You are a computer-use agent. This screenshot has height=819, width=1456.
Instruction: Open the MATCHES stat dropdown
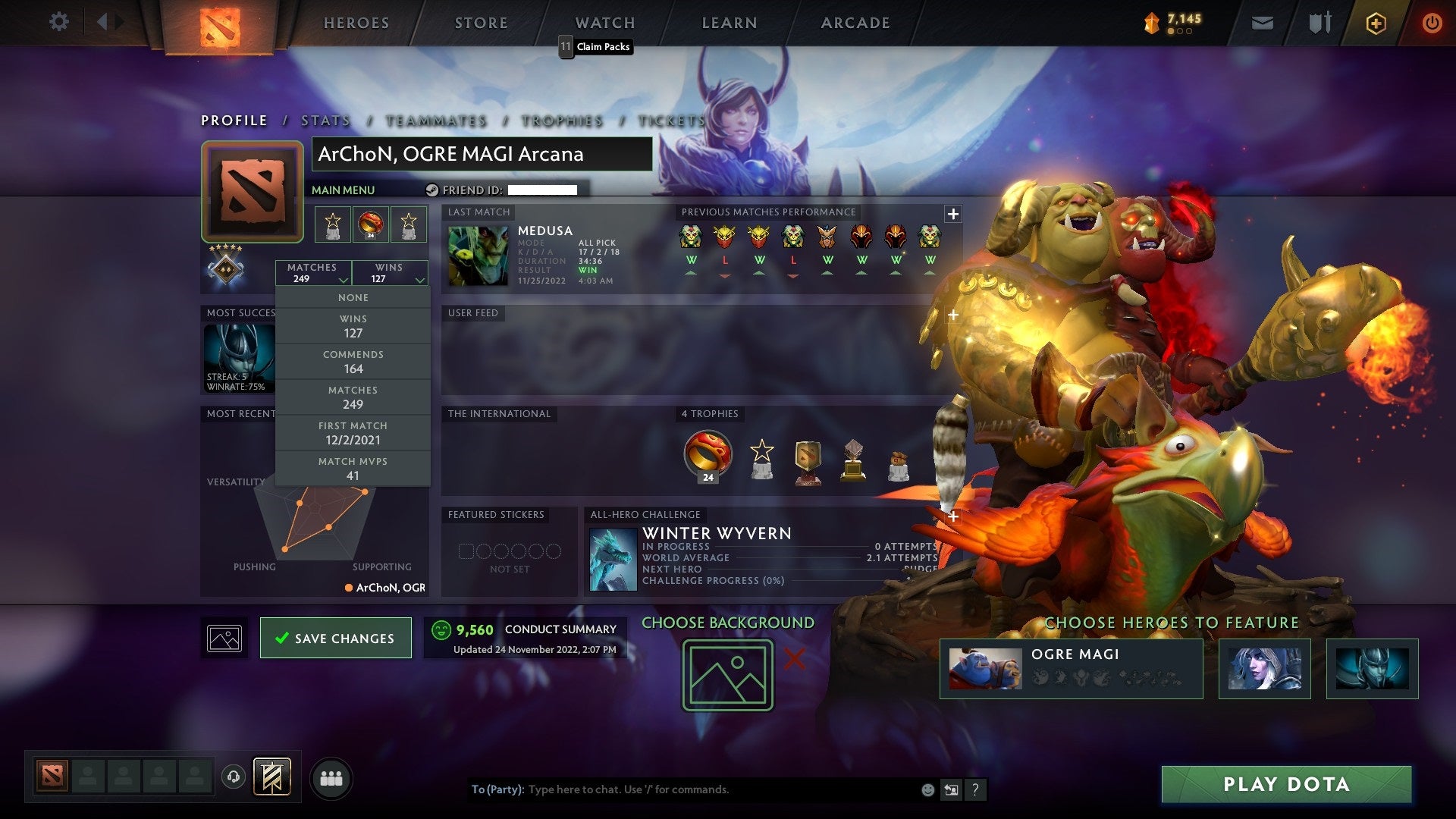tap(314, 273)
